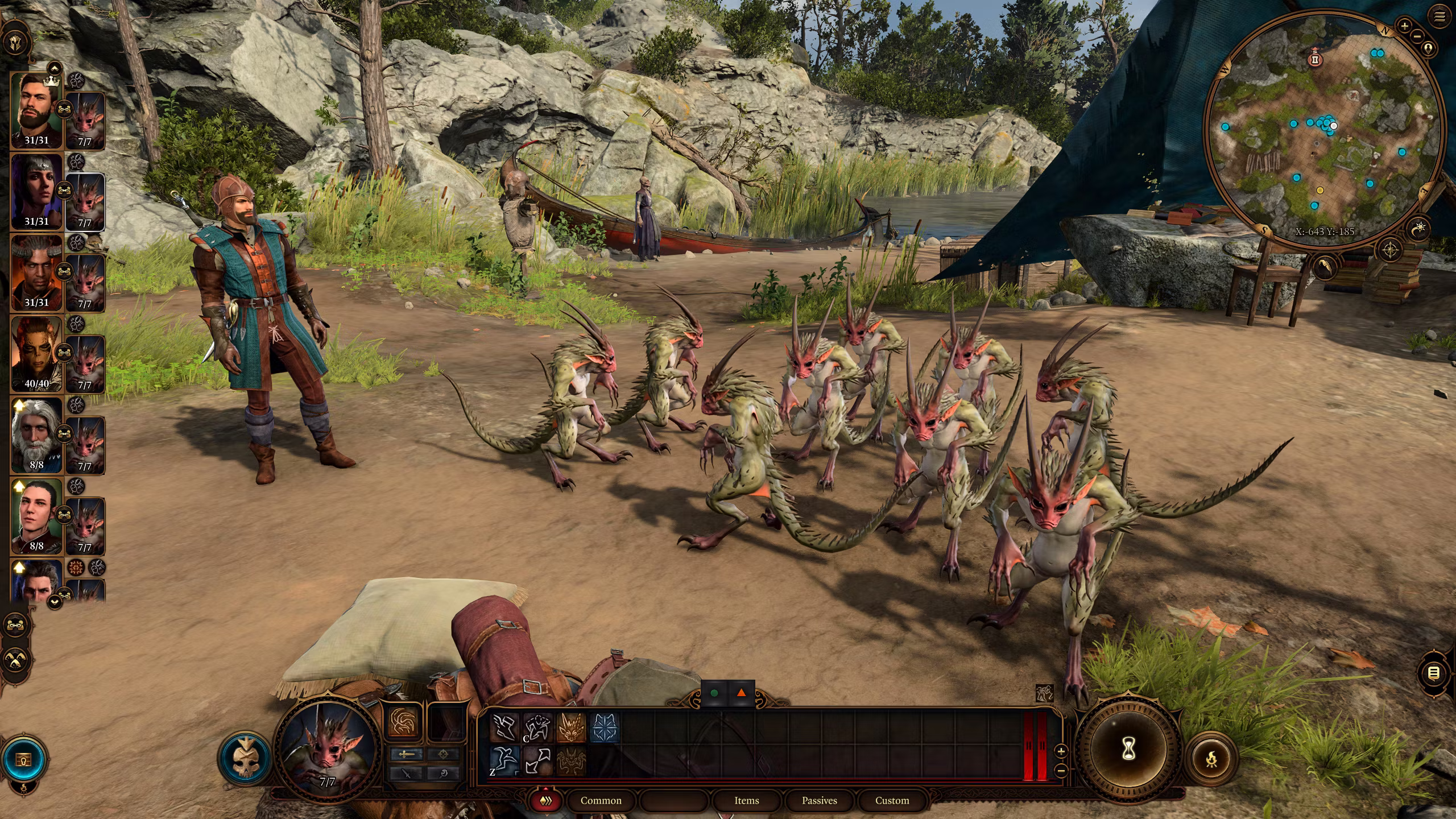The width and height of the screenshot is (1456, 819).
Task: Select the Custom hotbar tab
Action: click(892, 801)
